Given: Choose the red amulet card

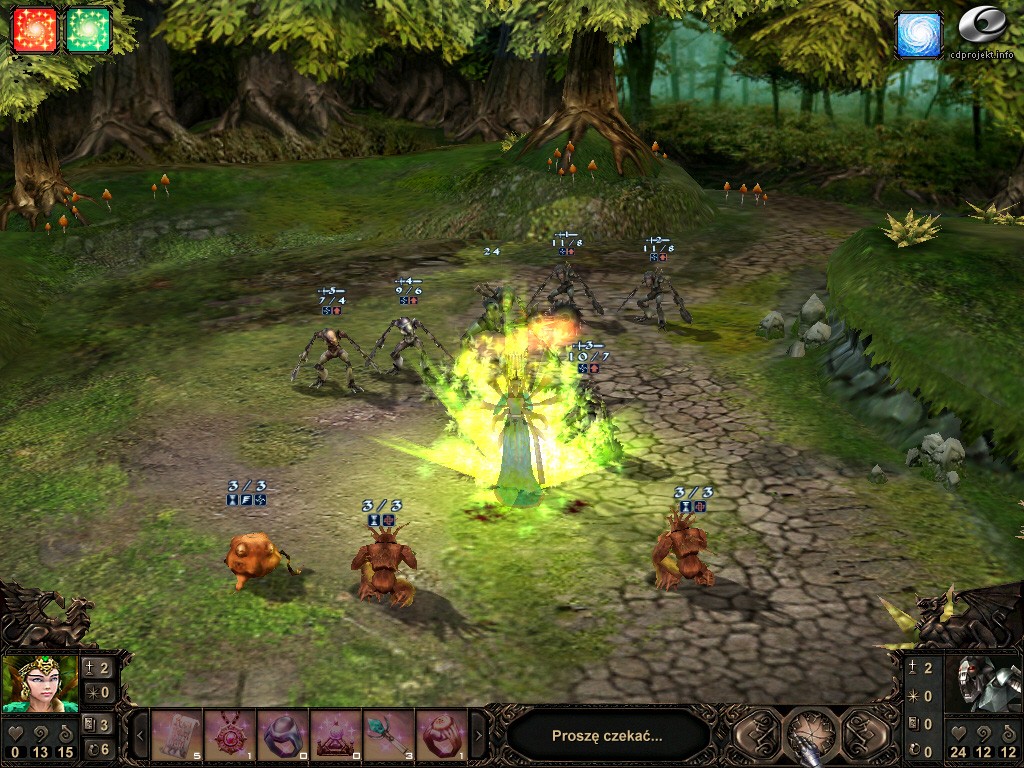Looking at the screenshot, I should (230, 736).
